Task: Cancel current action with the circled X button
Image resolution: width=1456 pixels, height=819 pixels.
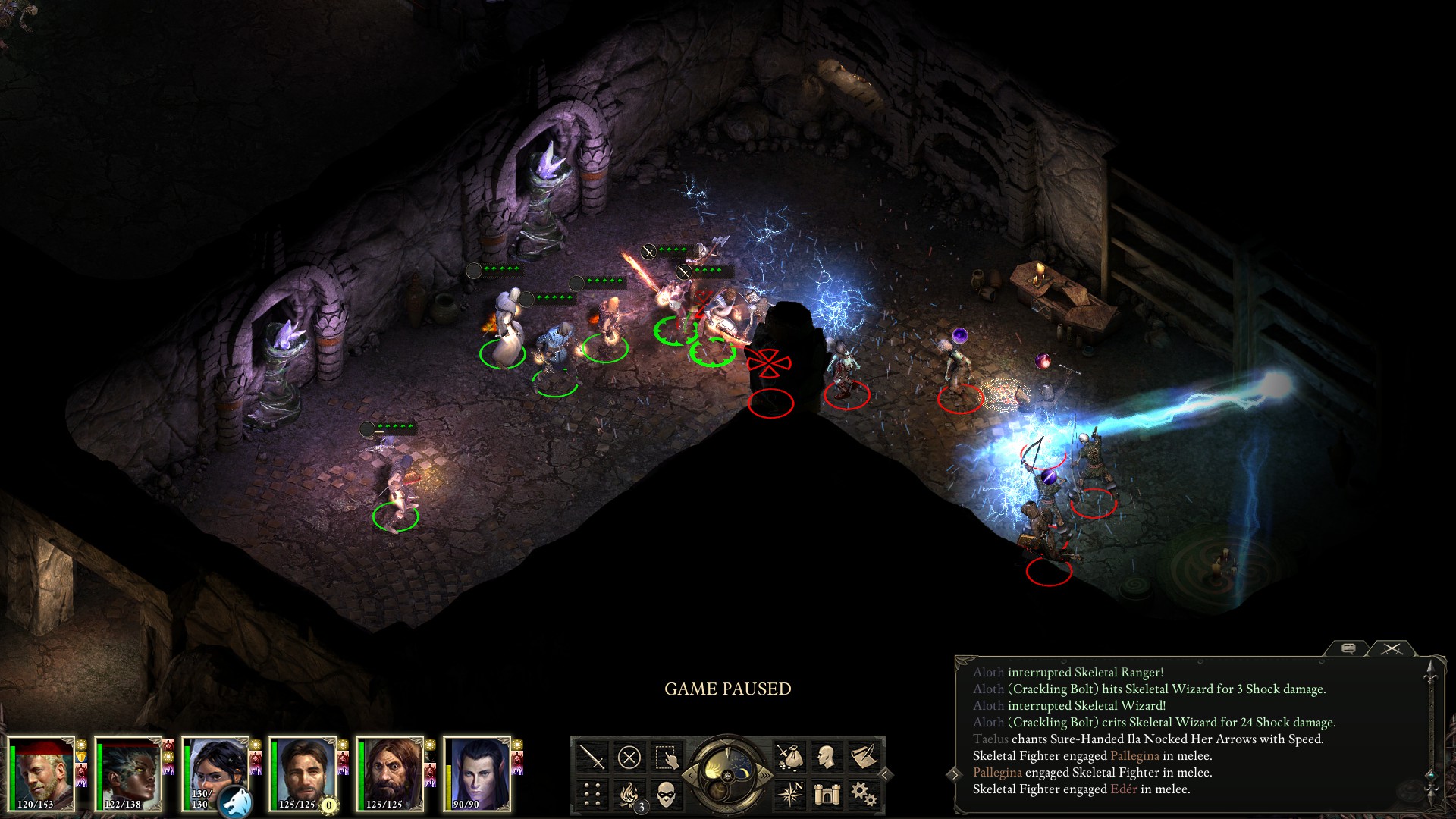Action: pos(629,757)
